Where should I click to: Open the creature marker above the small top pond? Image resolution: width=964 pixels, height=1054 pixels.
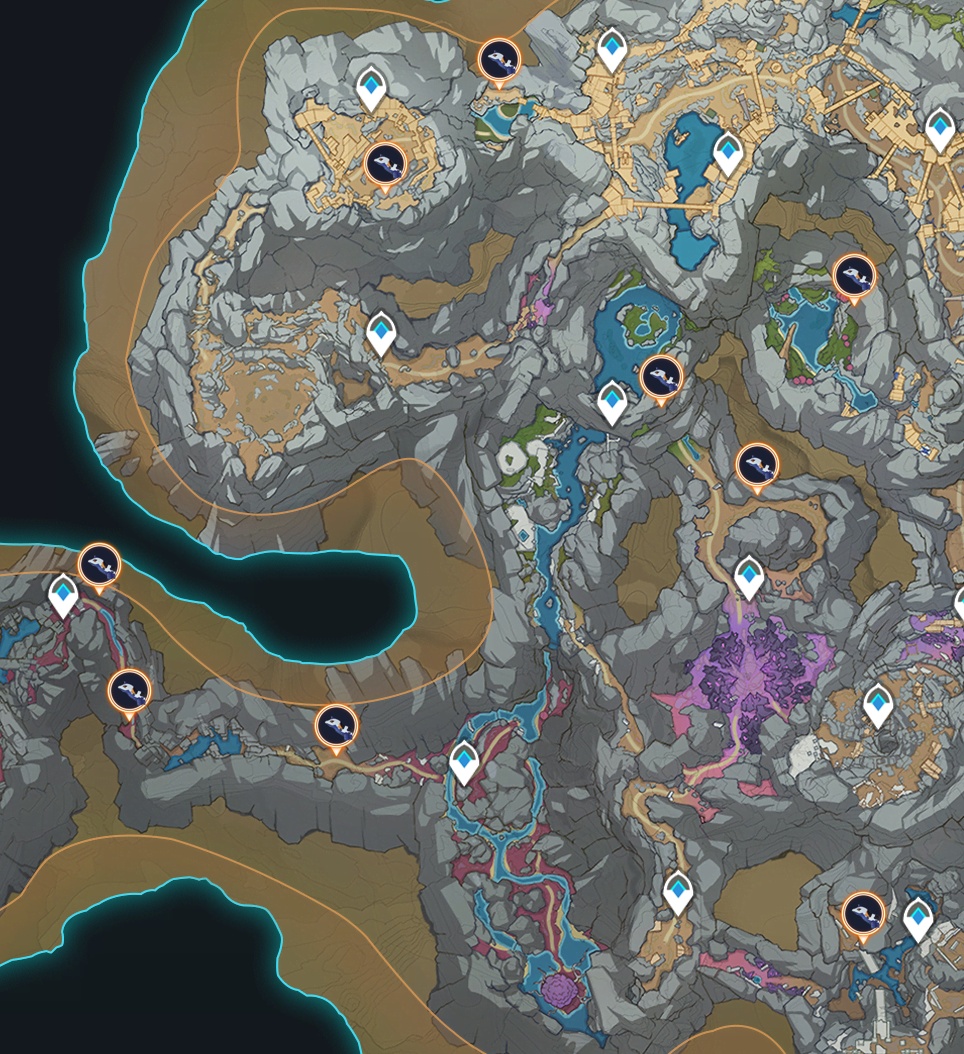point(498,61)
